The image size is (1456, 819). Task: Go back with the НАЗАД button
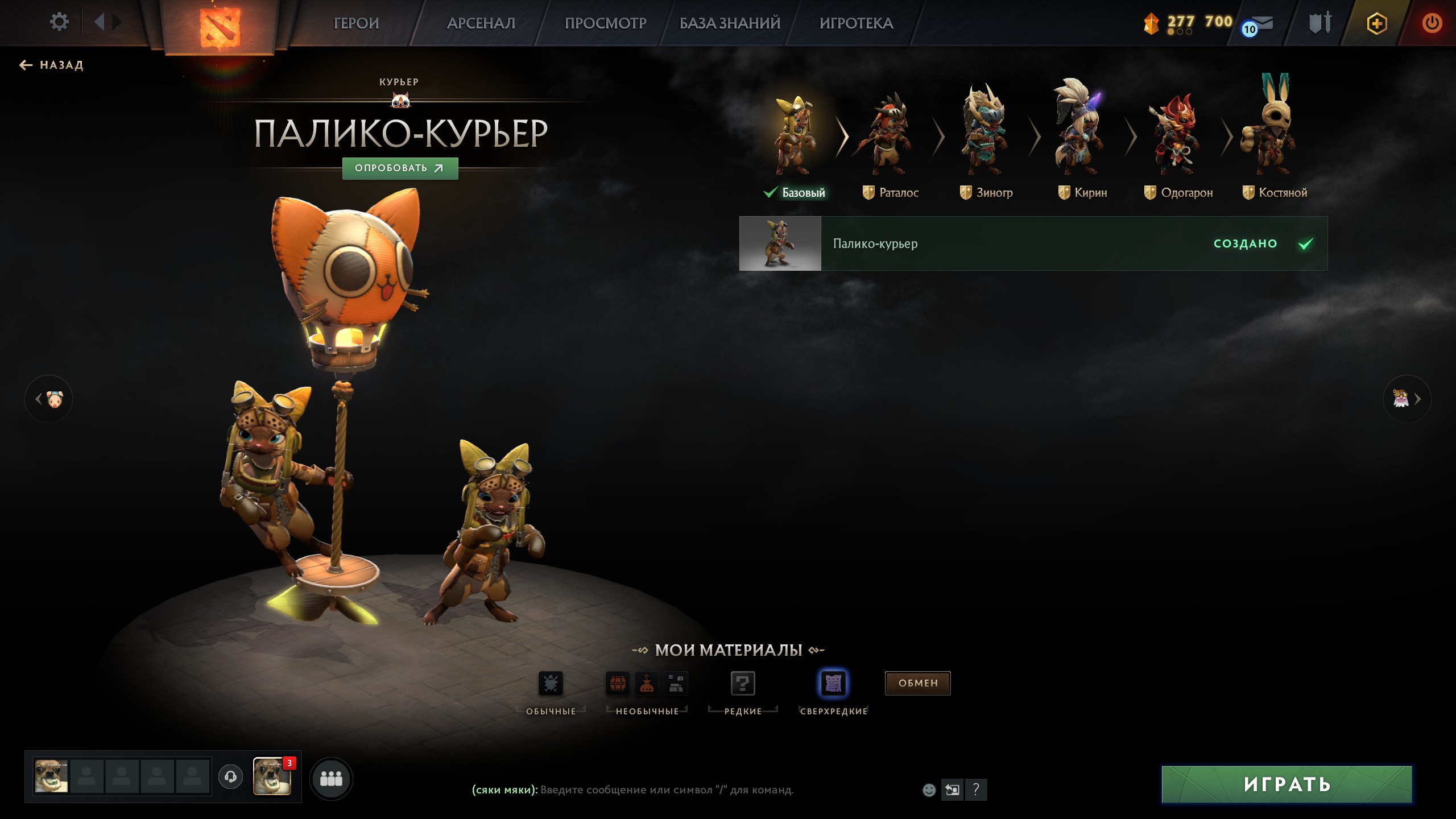coord(52,65)
